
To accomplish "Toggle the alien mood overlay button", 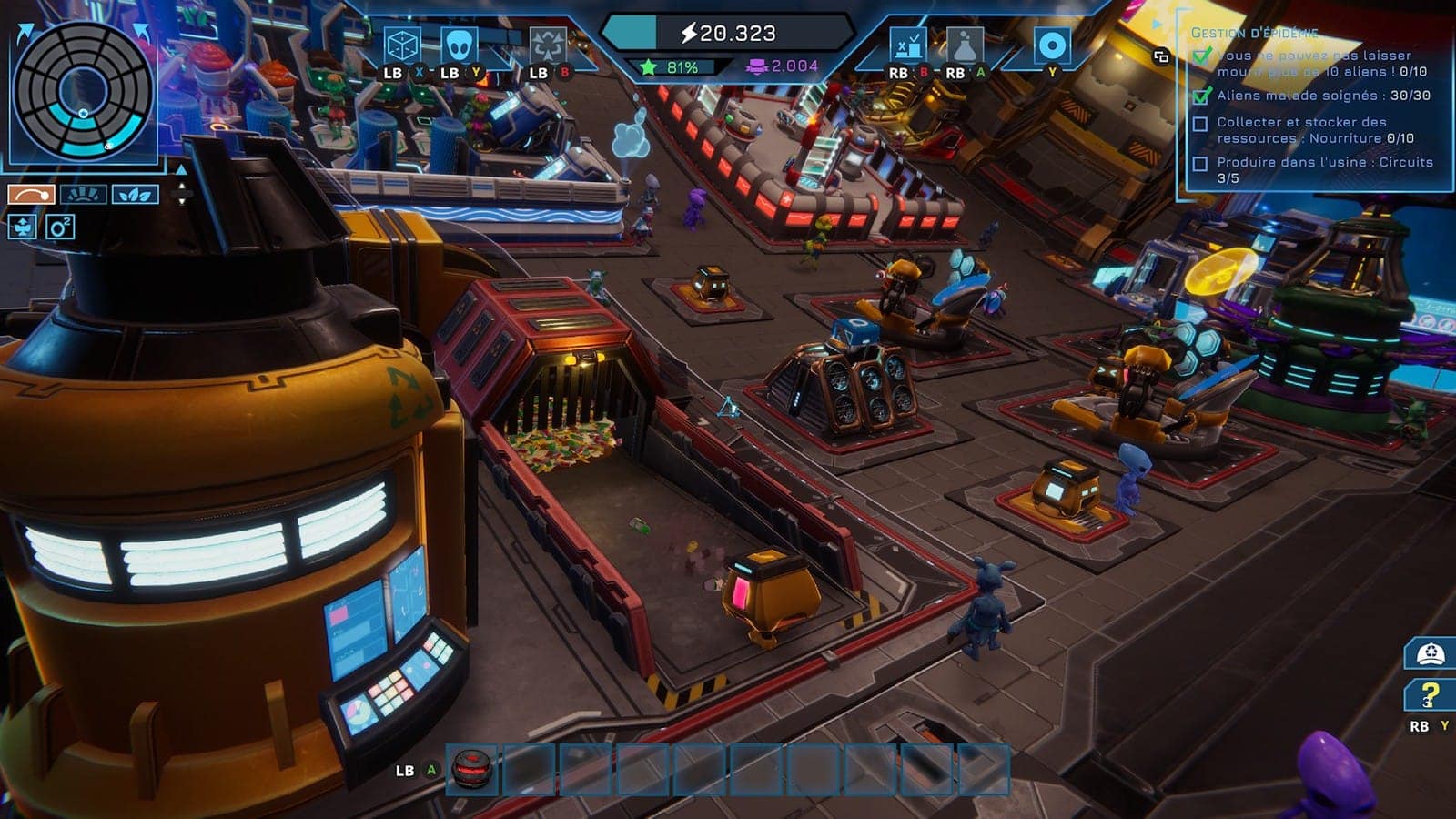I will pos(23,227).
